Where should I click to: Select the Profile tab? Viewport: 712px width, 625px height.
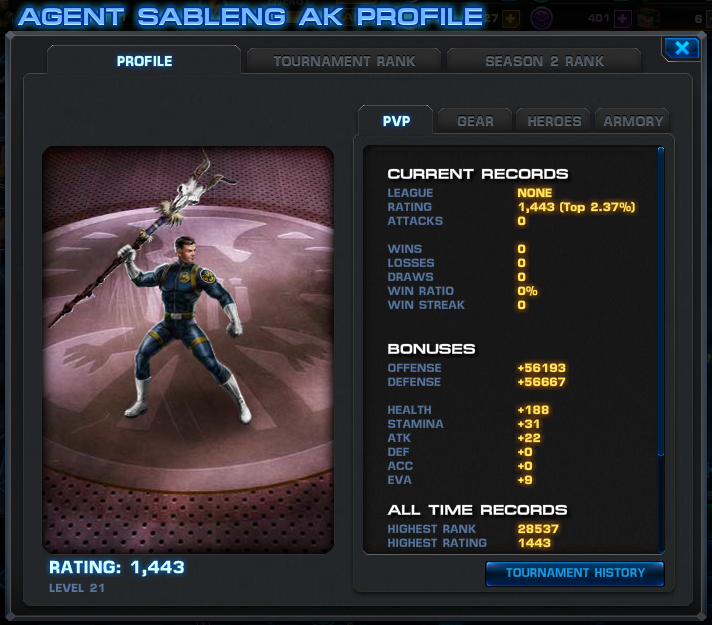pos(144,61)
